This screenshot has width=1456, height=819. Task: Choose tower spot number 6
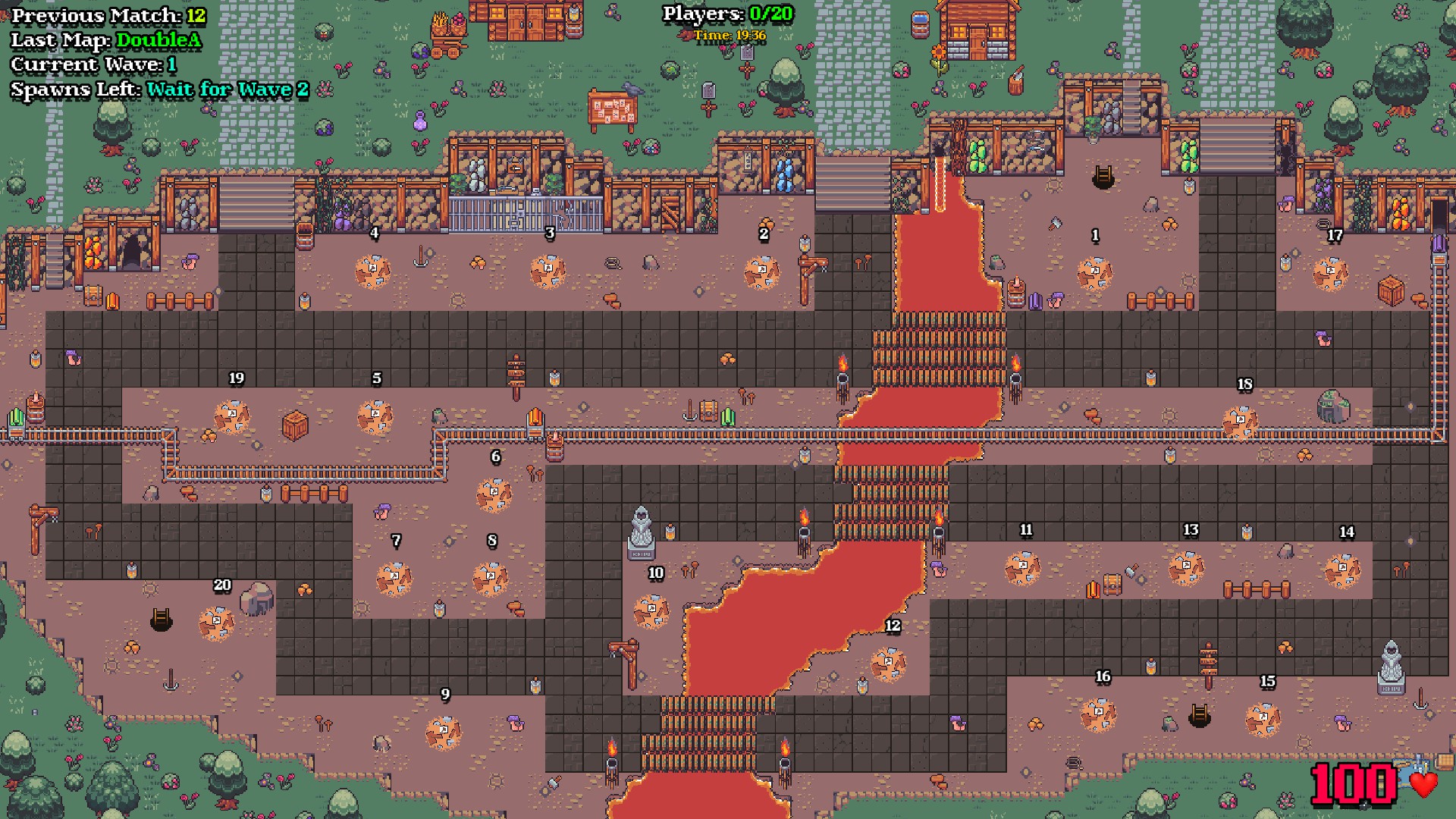coord(494,495)
